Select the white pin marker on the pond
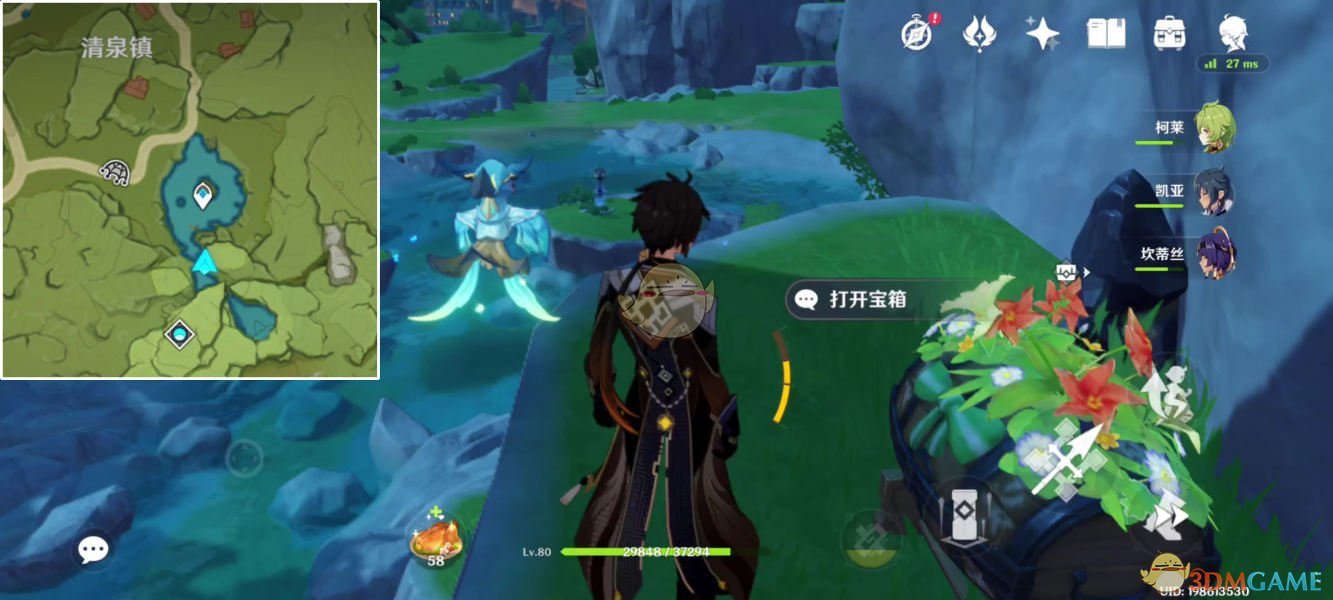The width and height of the screenshot is (1333, 600). point(204,196)
